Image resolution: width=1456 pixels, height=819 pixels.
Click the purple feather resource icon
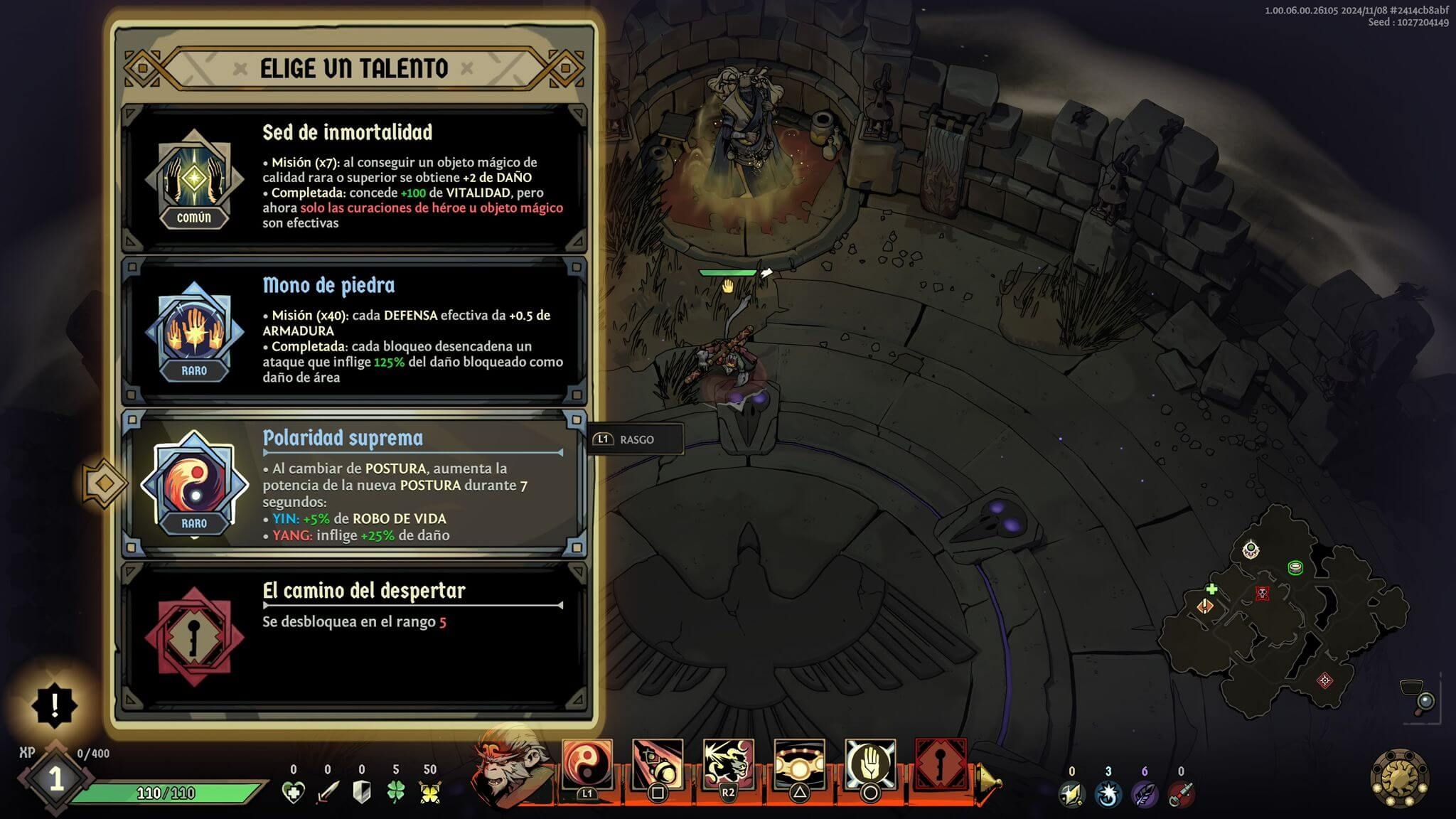pos(1144,794)
